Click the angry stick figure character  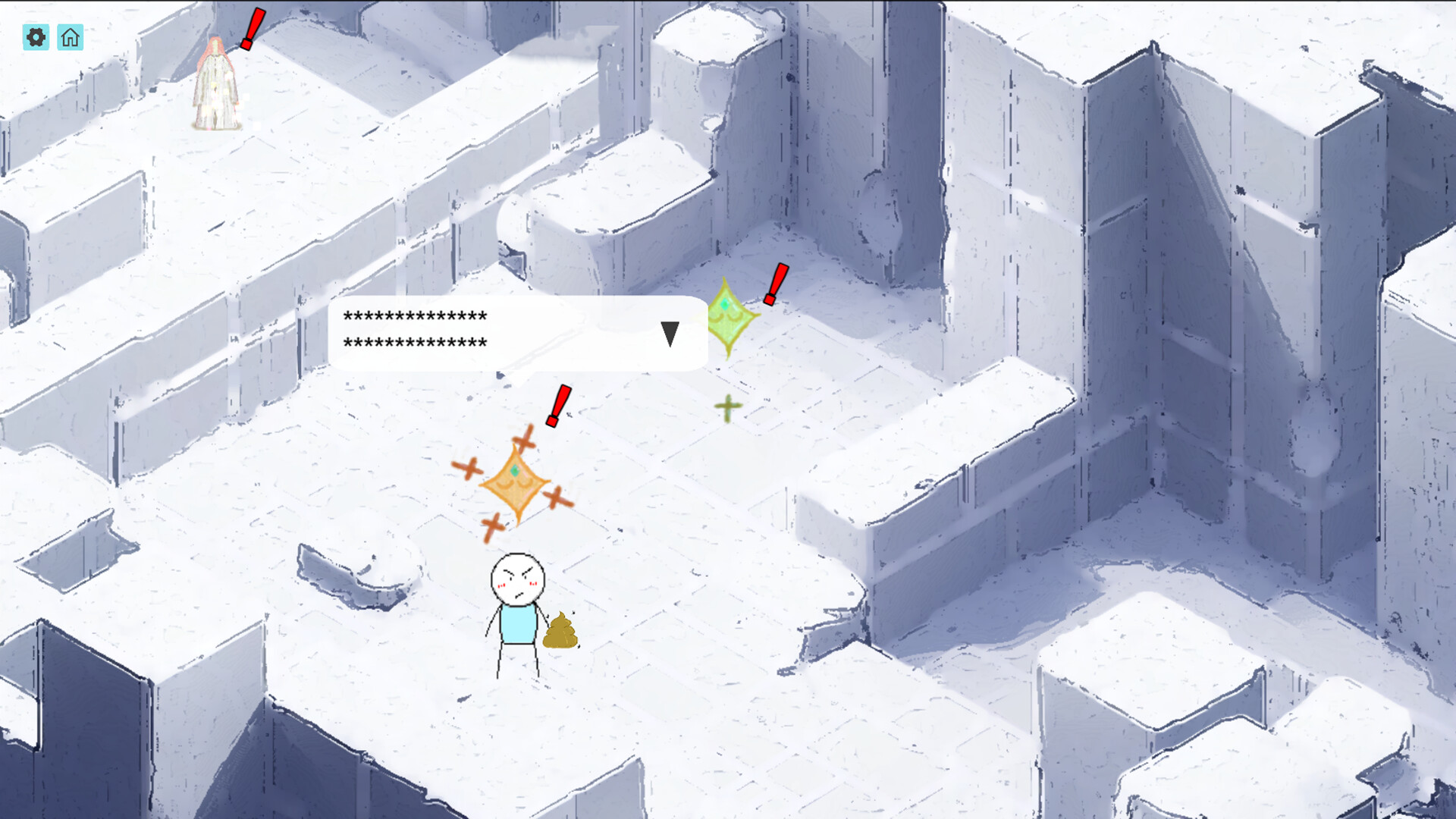518,599
